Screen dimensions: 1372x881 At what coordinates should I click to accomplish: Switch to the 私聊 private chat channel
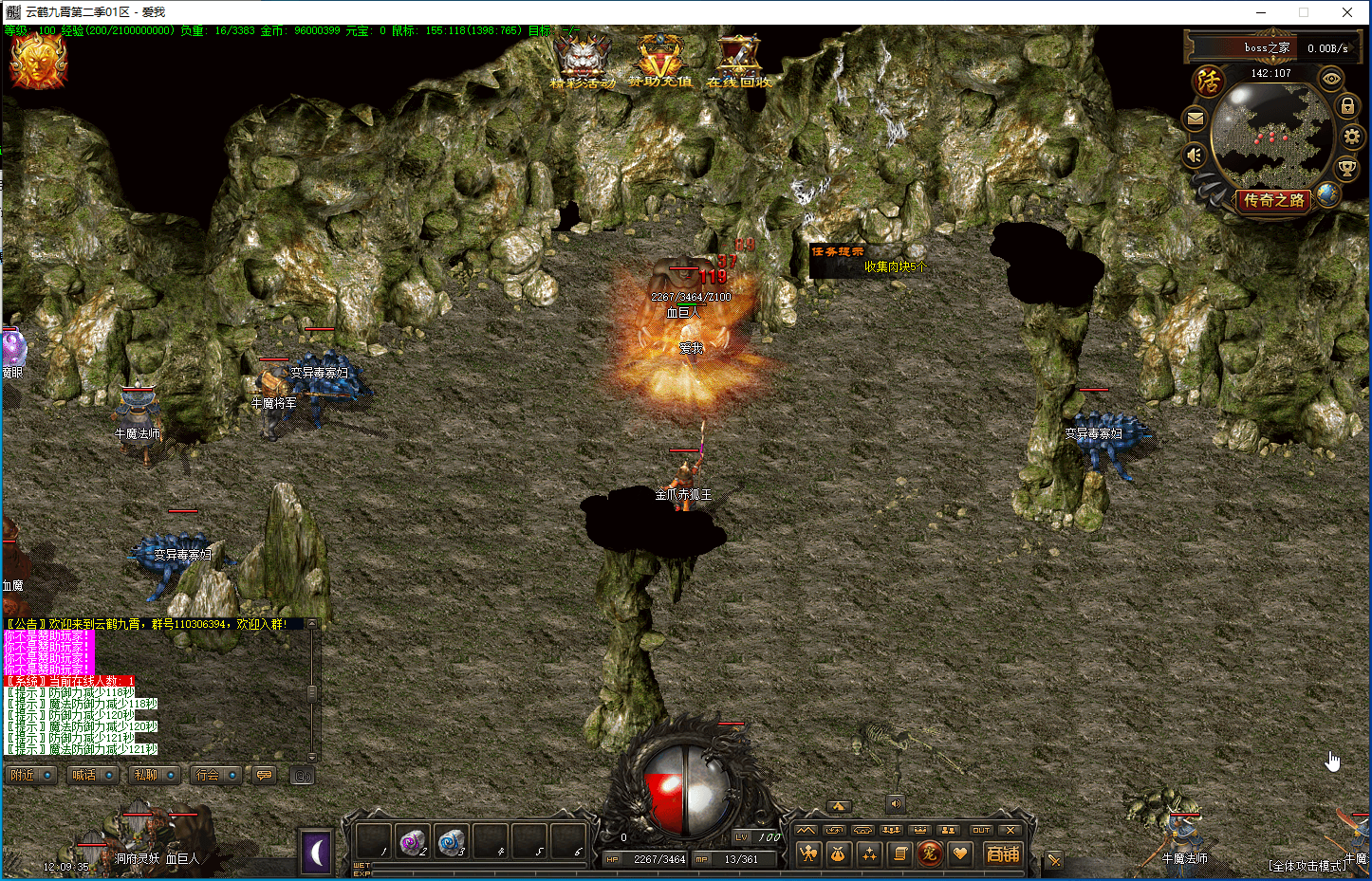154,775
